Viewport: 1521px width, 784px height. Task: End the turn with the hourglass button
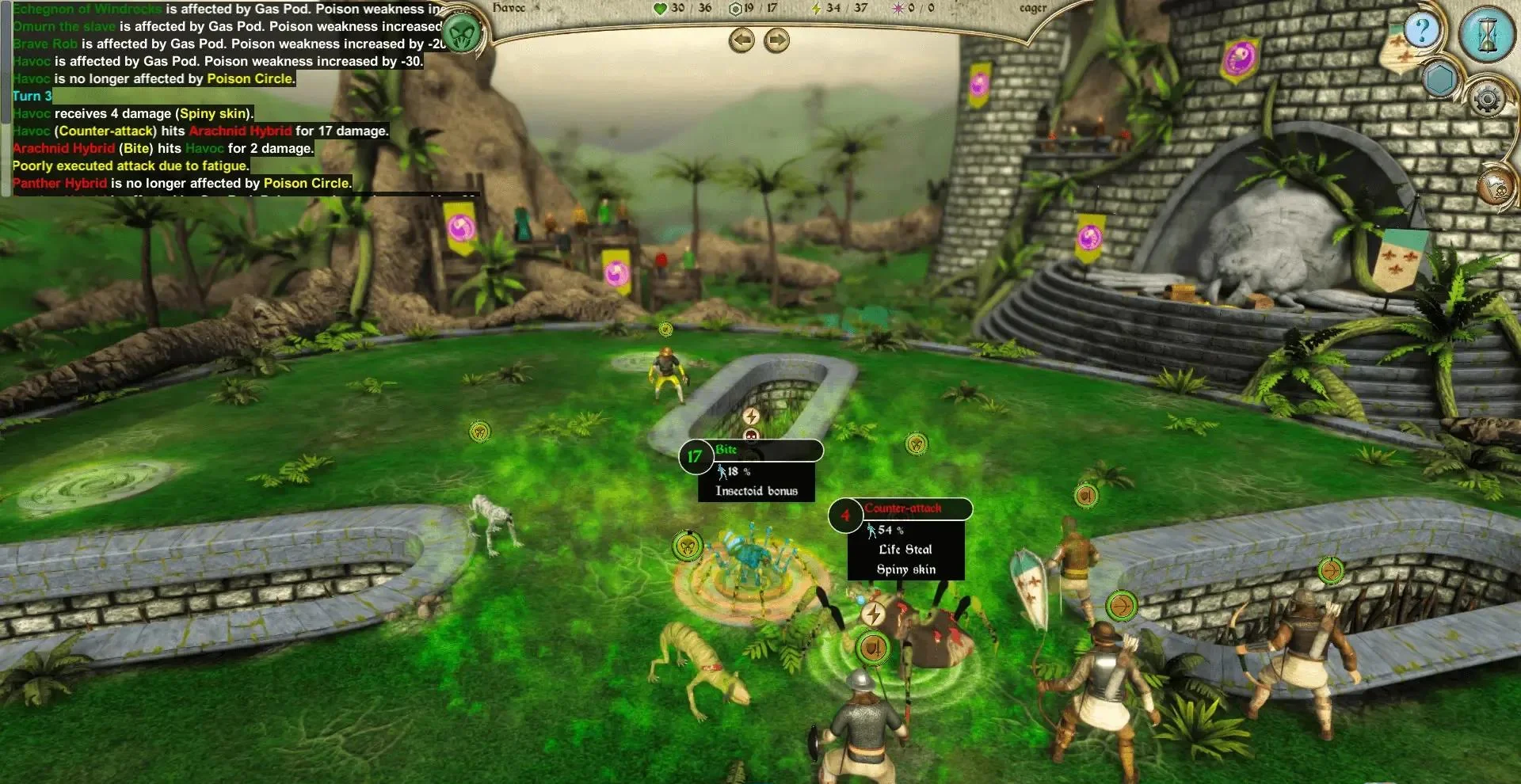(x=1487, y=35)
